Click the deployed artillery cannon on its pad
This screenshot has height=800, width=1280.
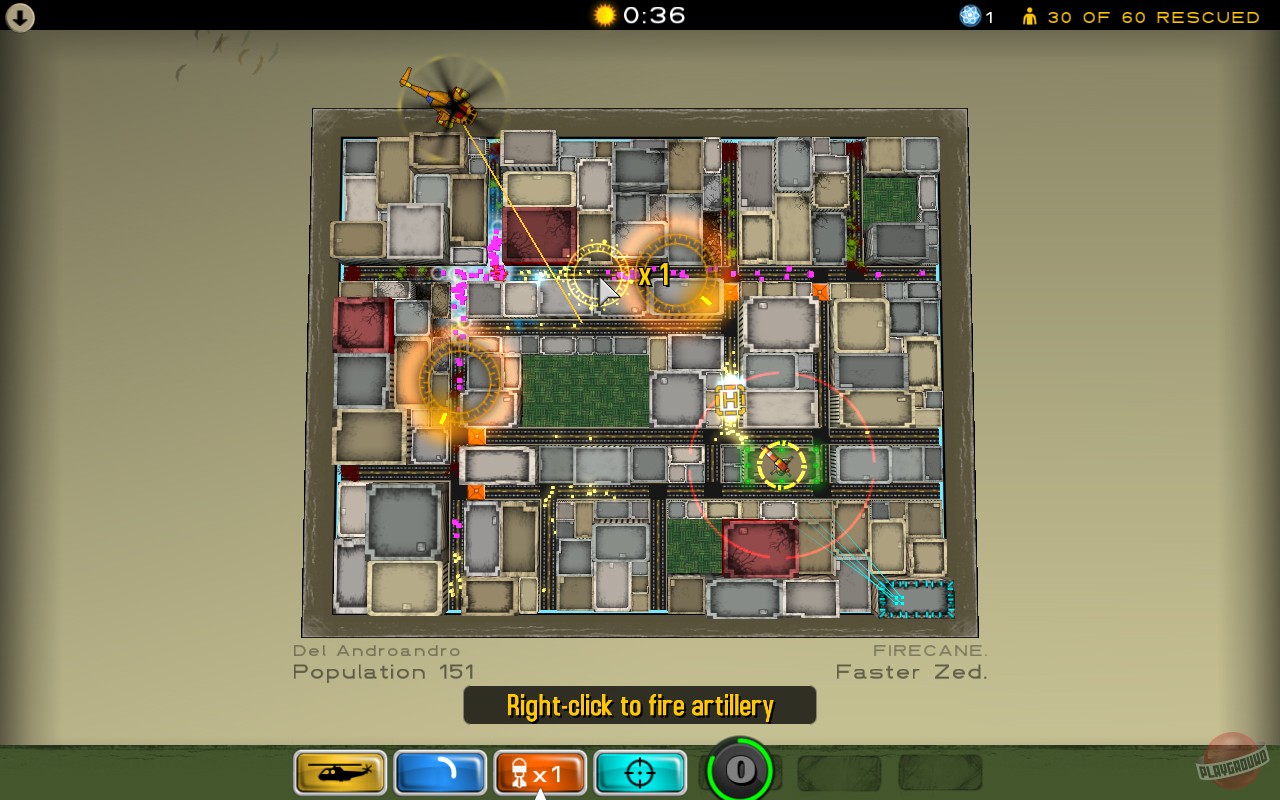coord(777,462)
